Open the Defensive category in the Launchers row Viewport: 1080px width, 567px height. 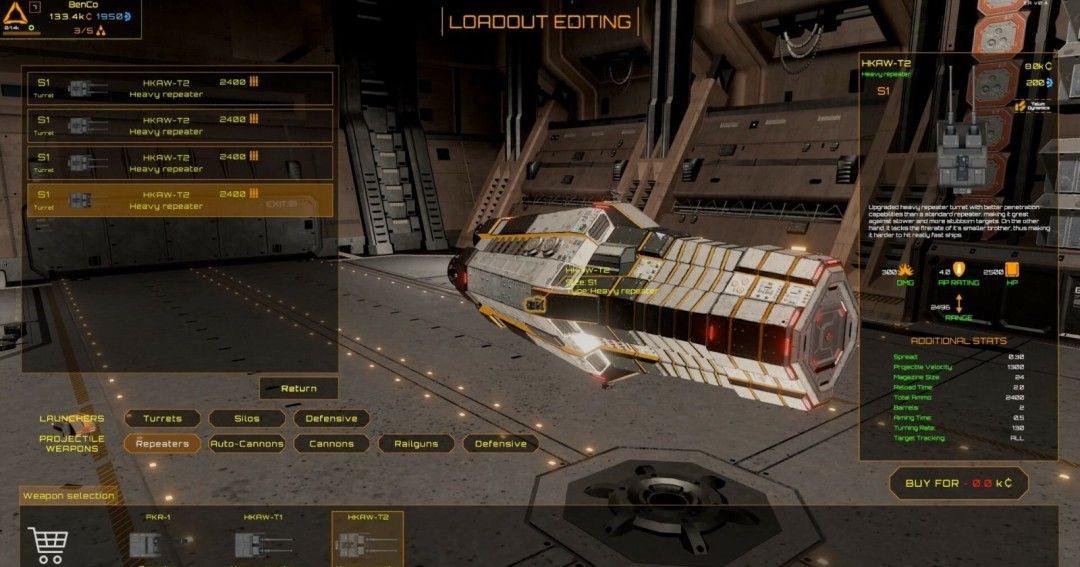tap(331, 418)
